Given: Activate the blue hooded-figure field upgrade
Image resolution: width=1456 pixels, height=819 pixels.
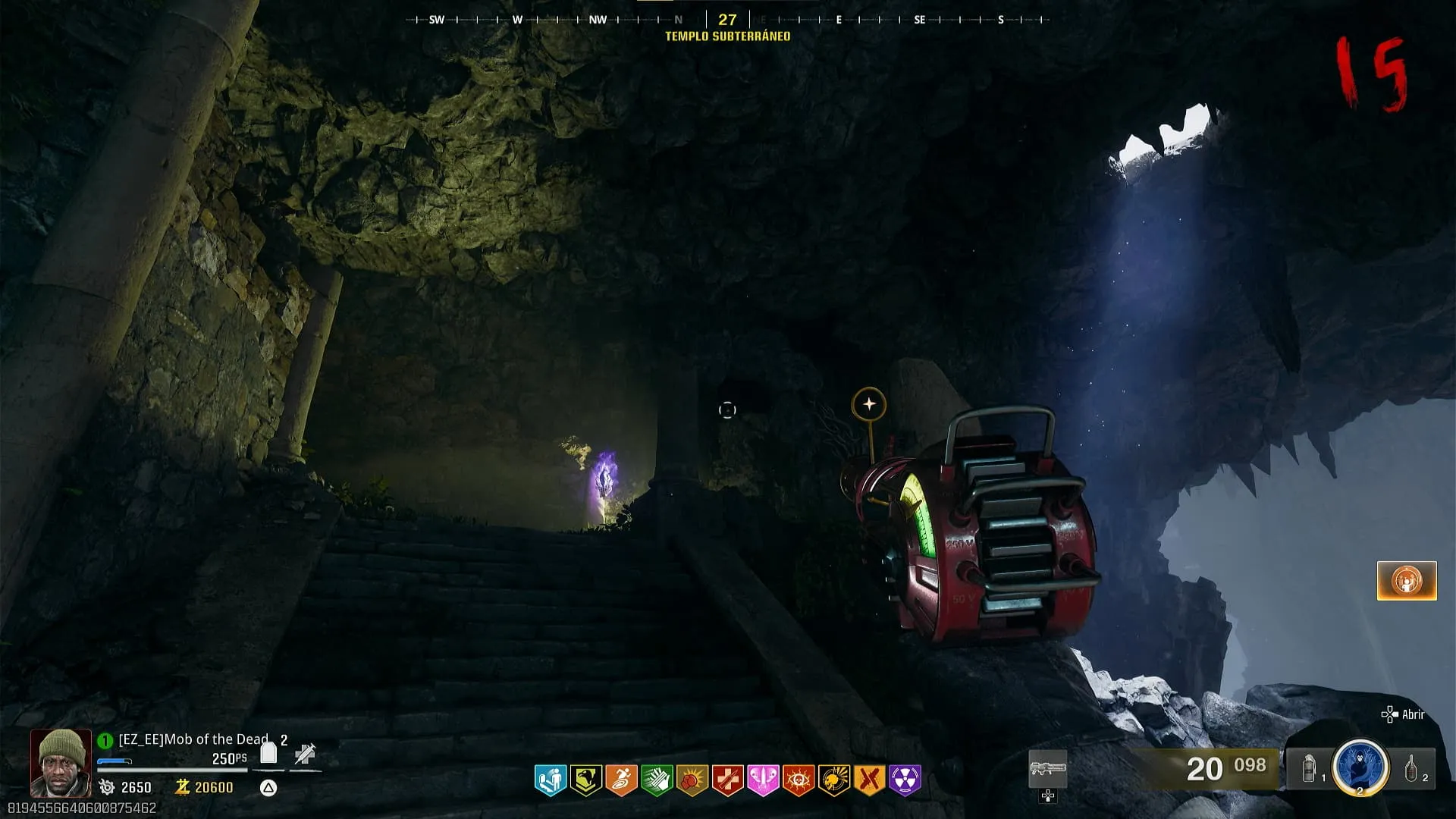Looking at the screenshot, I should coord(1360,767).
